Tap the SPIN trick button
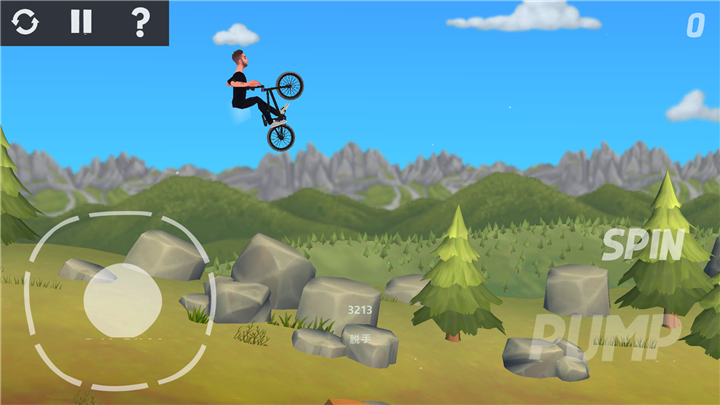 tap(643, 245)
